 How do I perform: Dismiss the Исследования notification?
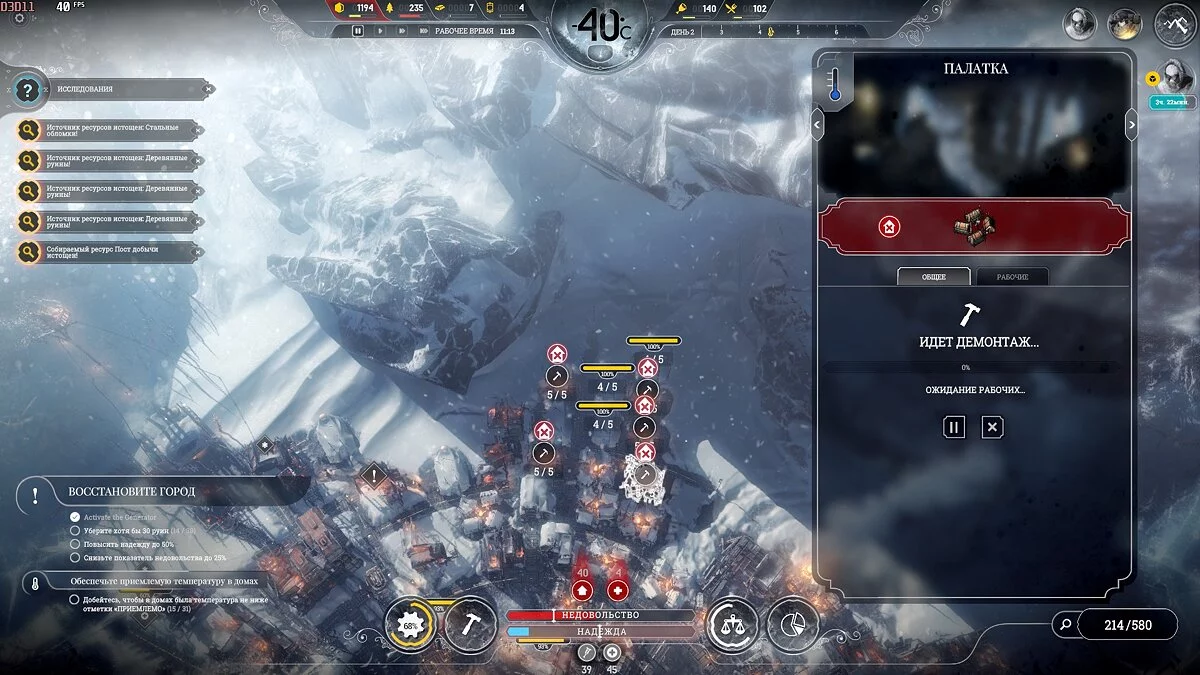point(208,89)
